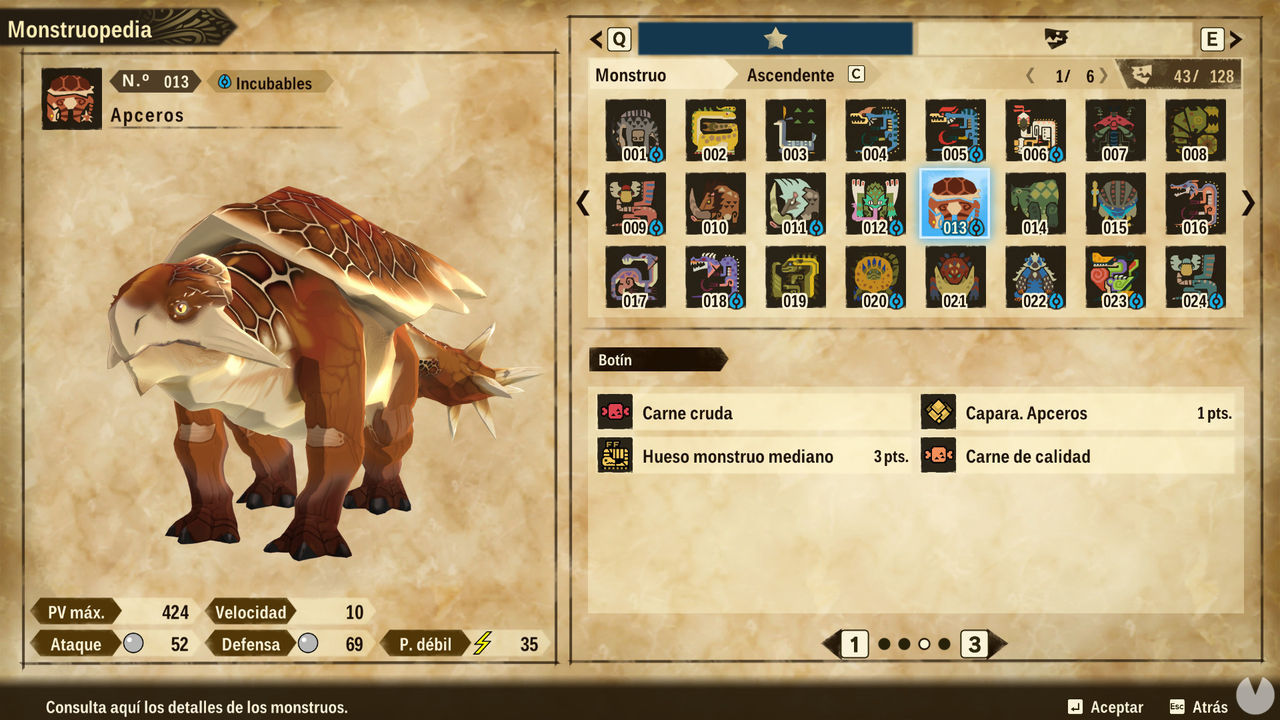Viewport: 1280px width, 720px height.
Task: Select monster entry 017
Action: (635, 275)
